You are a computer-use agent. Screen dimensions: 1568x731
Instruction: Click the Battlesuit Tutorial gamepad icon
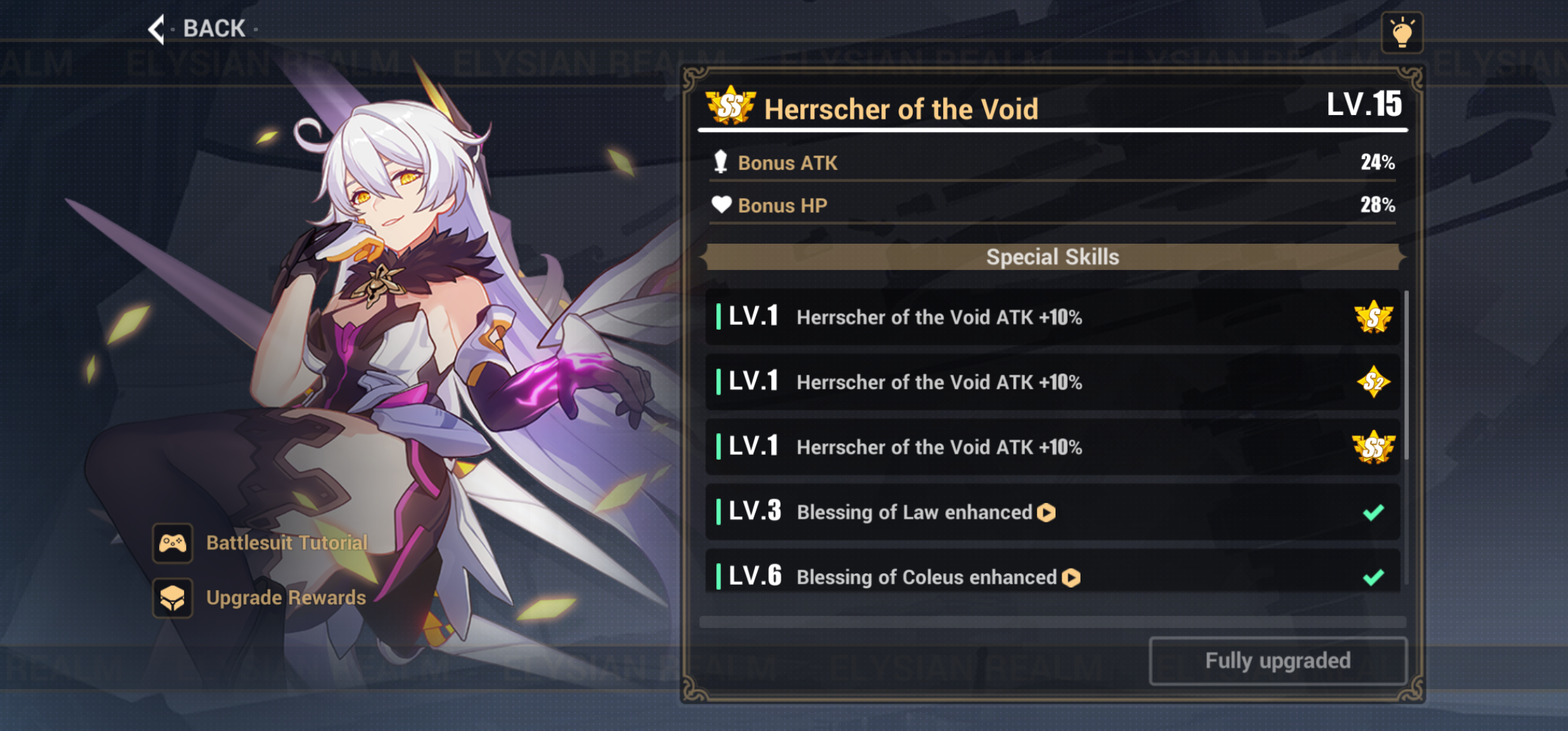pyautogui.click(x=173, y=543)
